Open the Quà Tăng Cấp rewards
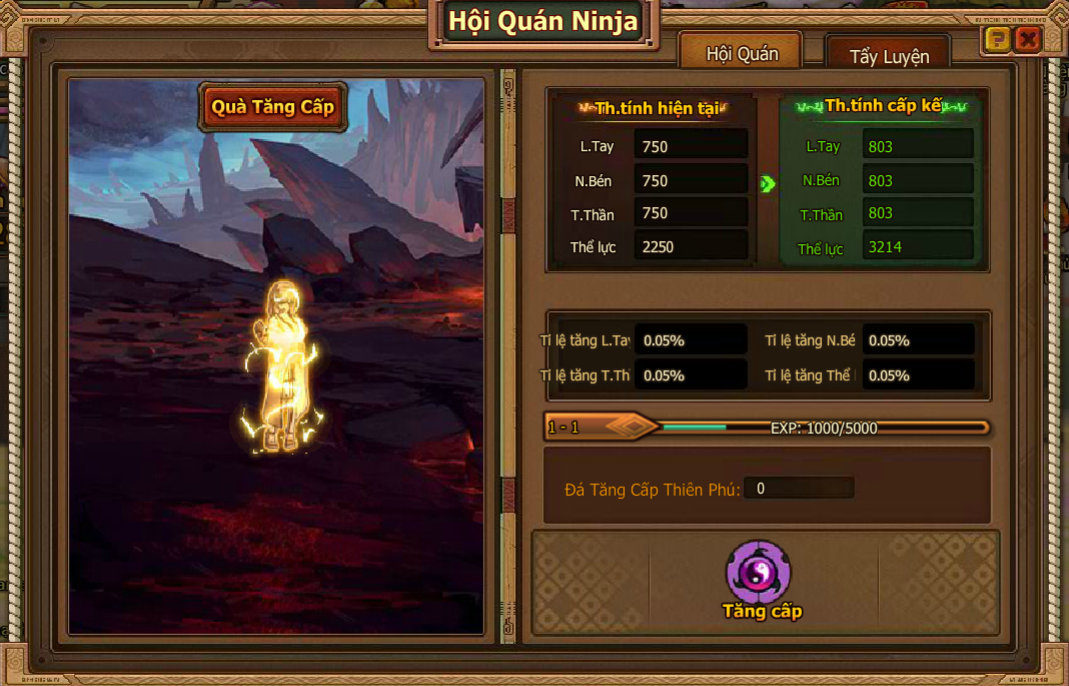1069x686 pixels. coord(273,107)
